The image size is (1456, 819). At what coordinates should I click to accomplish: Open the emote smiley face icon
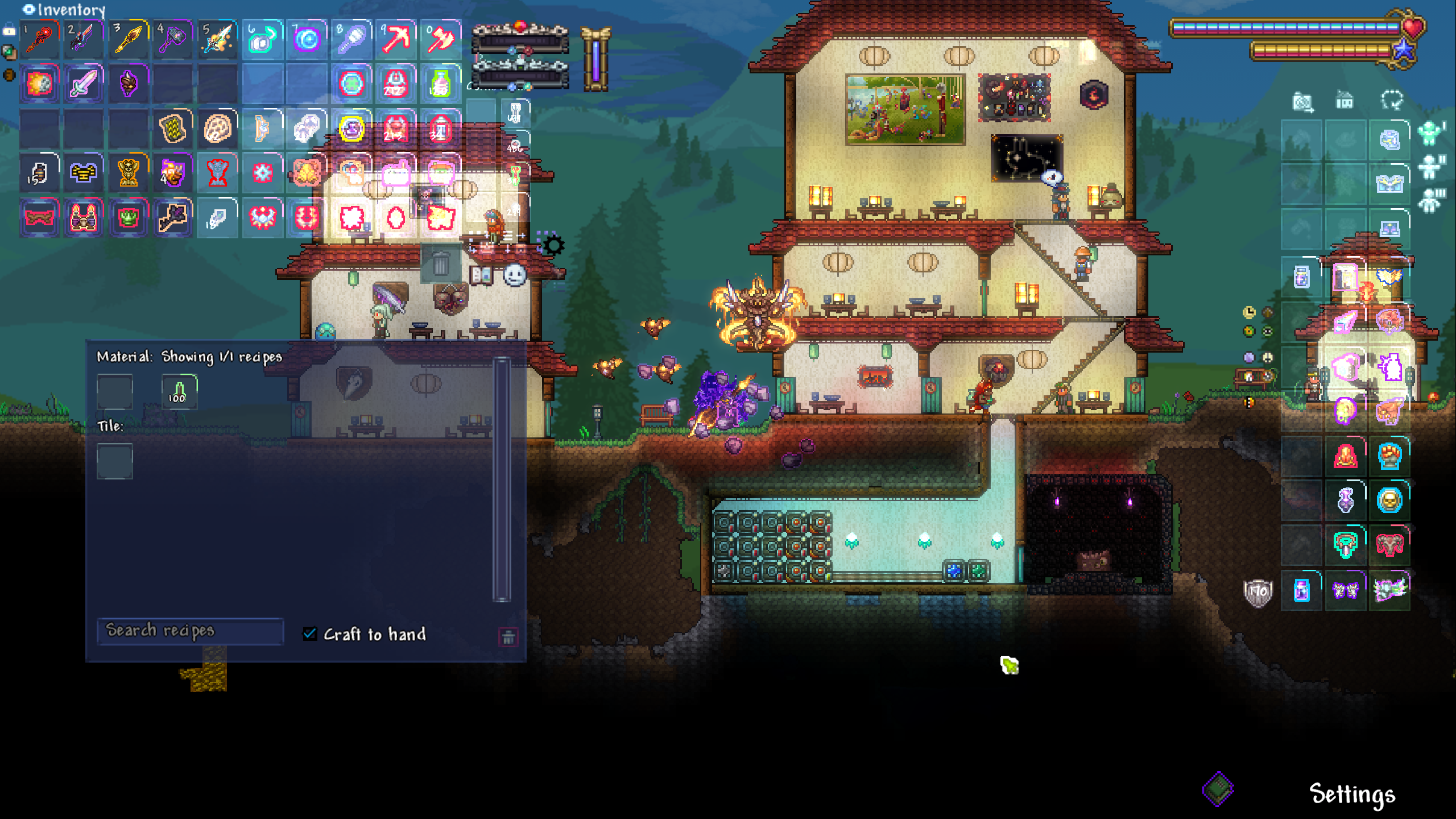515,276
